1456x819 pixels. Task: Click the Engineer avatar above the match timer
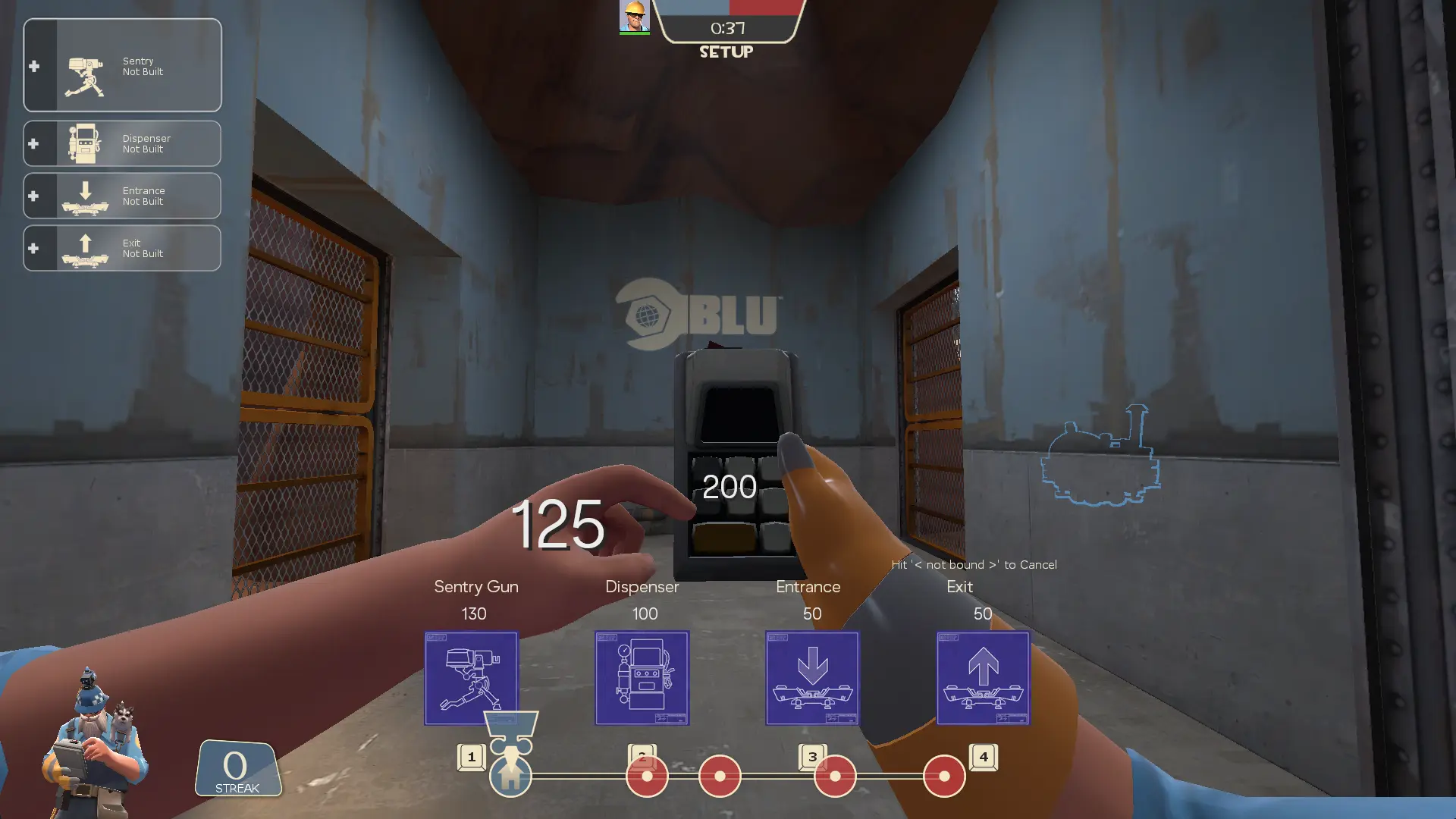(634, 16)
